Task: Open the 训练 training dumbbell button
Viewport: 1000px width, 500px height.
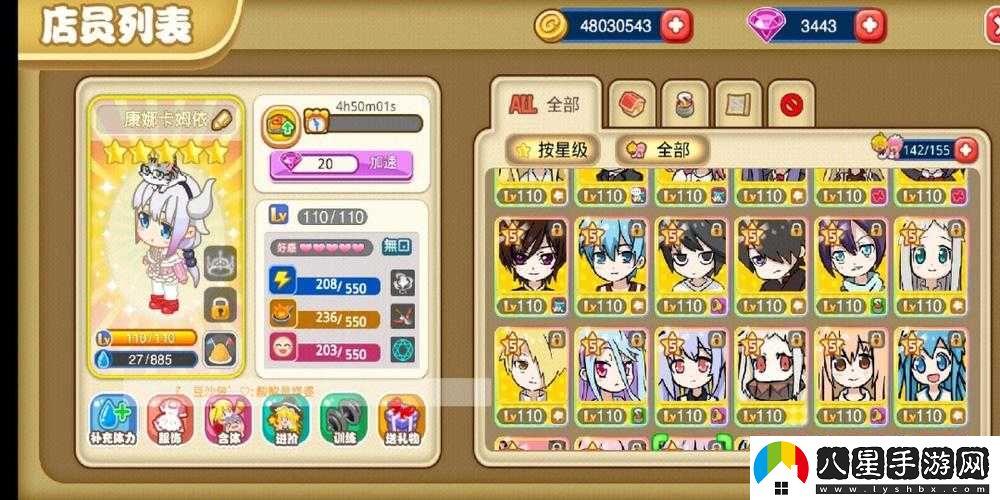Action: click(343, 419)
